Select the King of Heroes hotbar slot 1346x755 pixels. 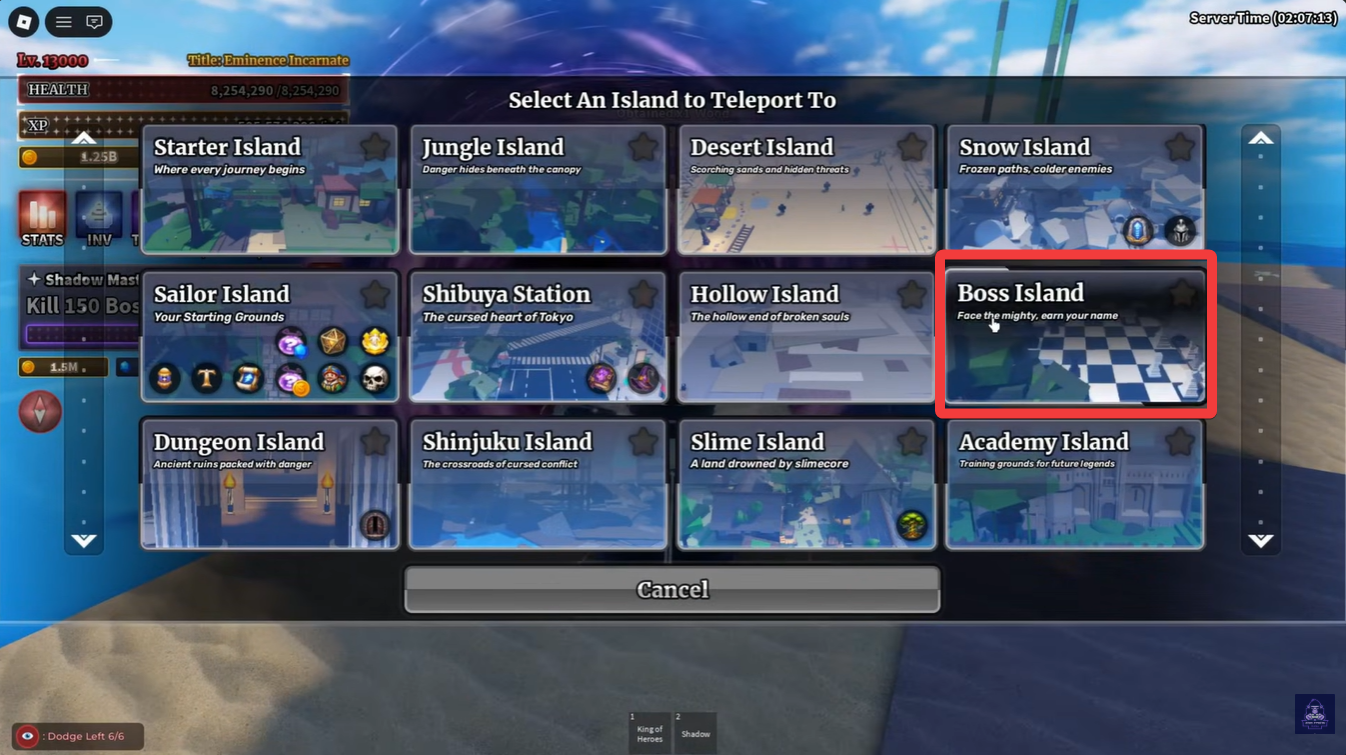[x=649, y=731]
